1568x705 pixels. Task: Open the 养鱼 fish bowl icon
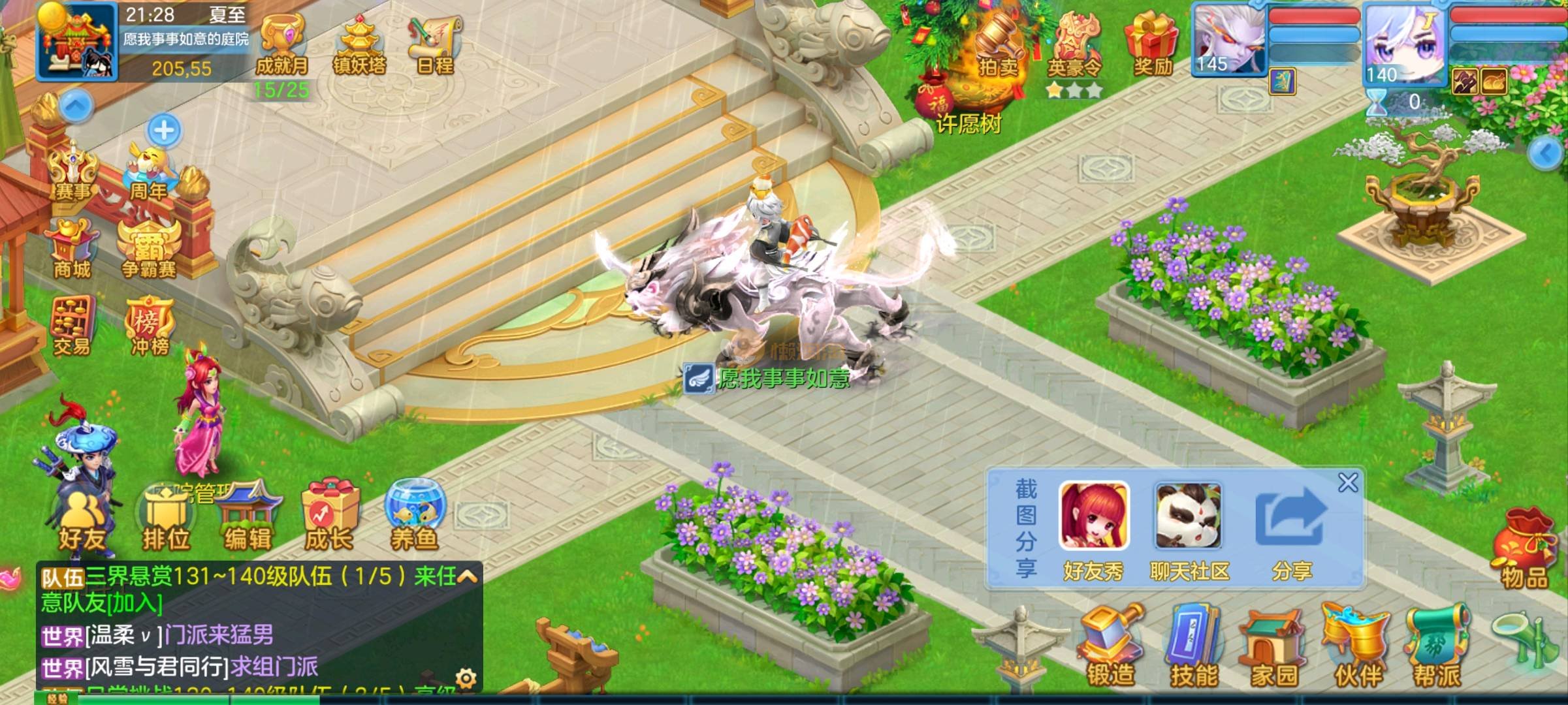(414, 517)
